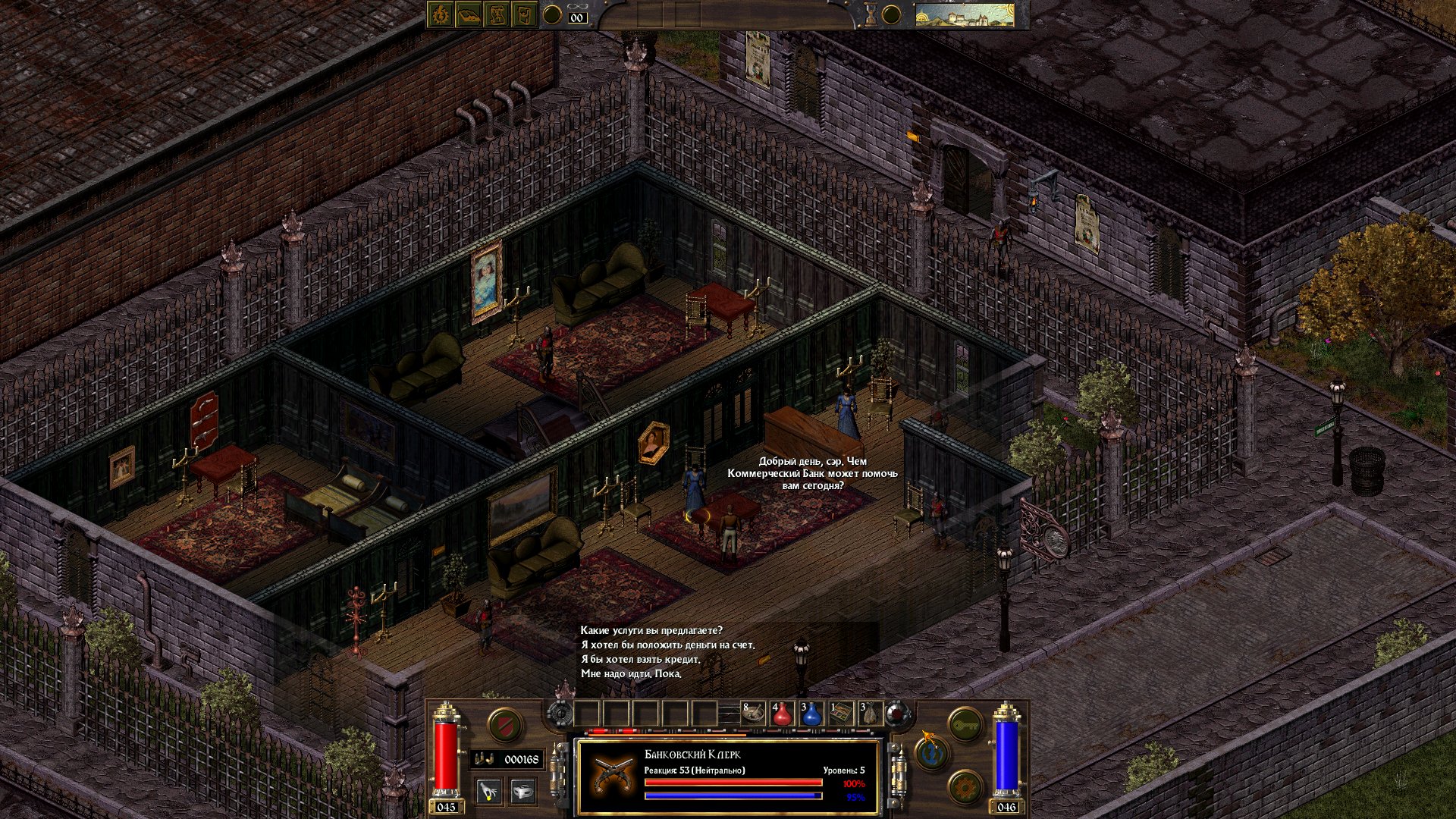
Task: Click the hourglass sleep/wait icon
Action: click(x=871, y=15)
